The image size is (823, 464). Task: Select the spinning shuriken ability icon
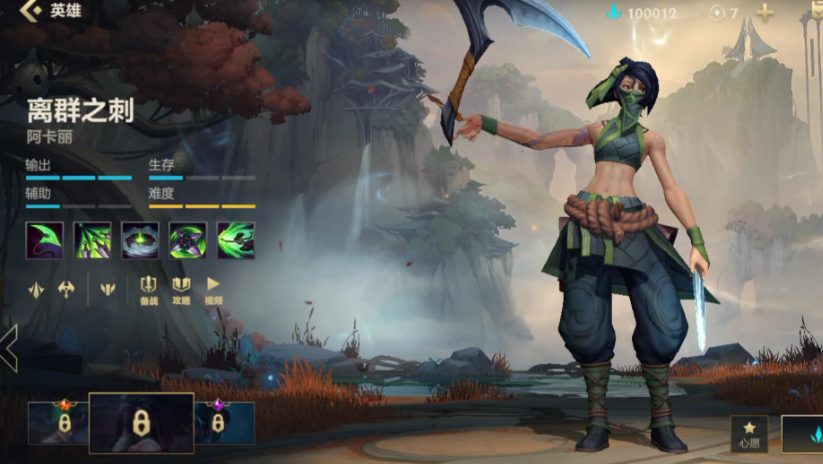pos(188,240)
